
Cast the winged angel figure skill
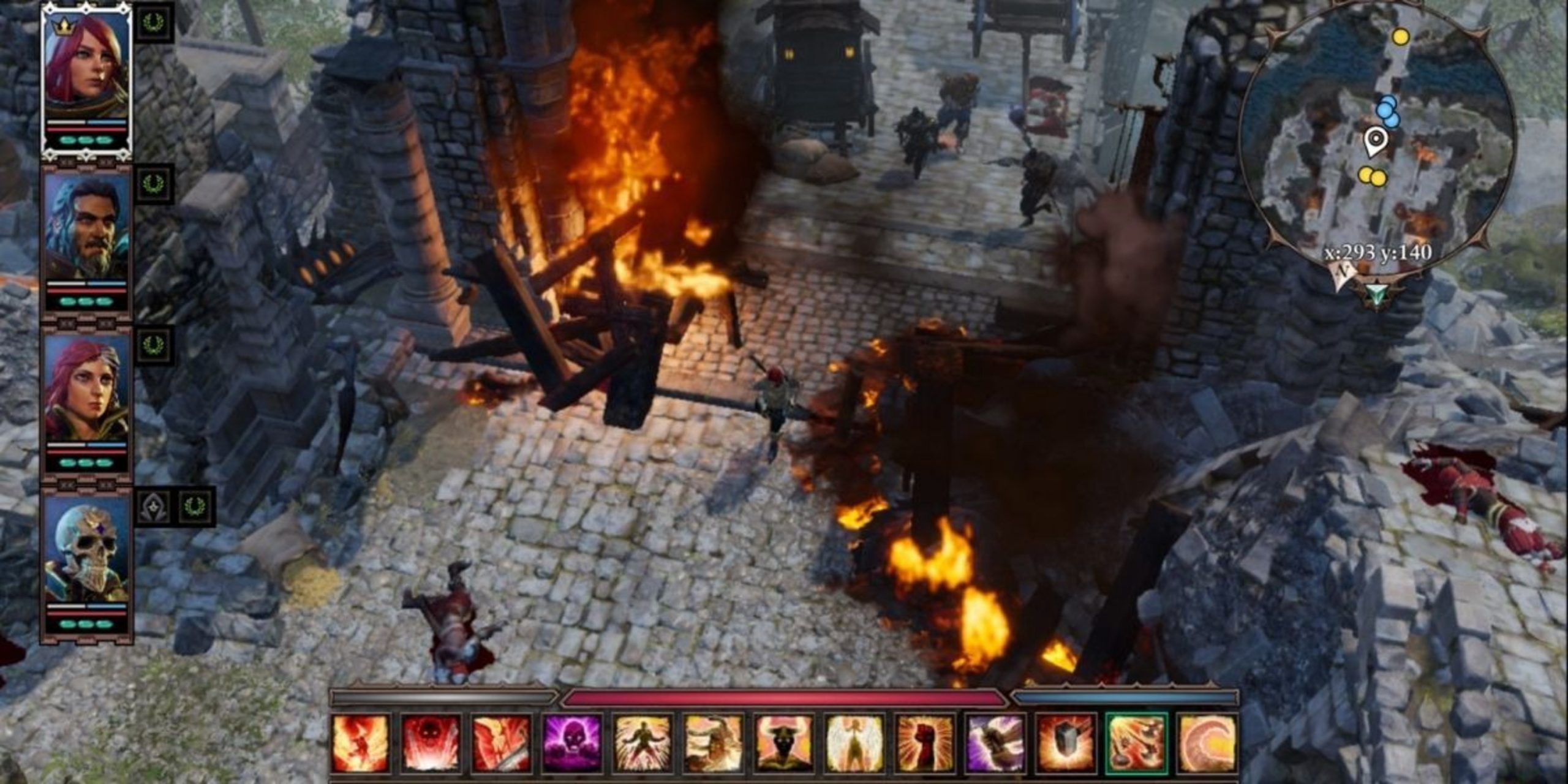click(x=855, y=743)
